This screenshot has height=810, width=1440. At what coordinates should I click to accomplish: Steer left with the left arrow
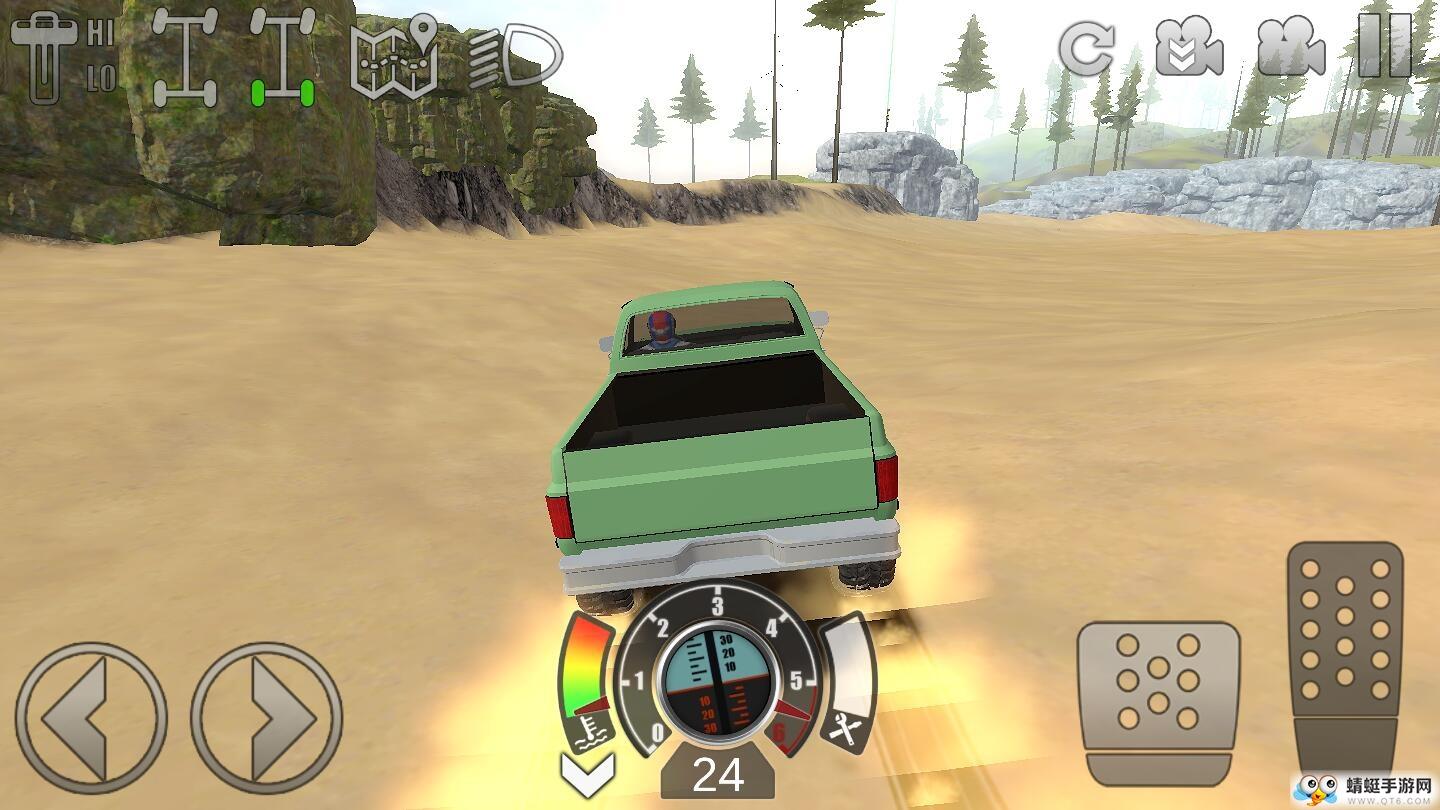point(91,718)
